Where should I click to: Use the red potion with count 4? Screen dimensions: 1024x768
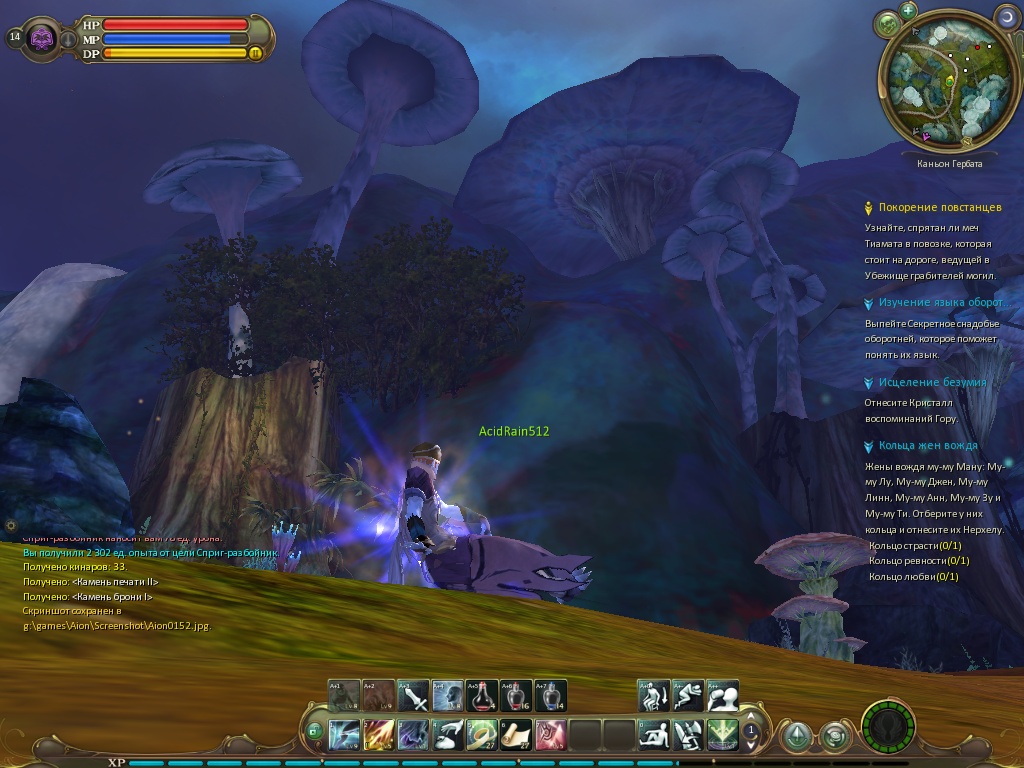point(482,695)
